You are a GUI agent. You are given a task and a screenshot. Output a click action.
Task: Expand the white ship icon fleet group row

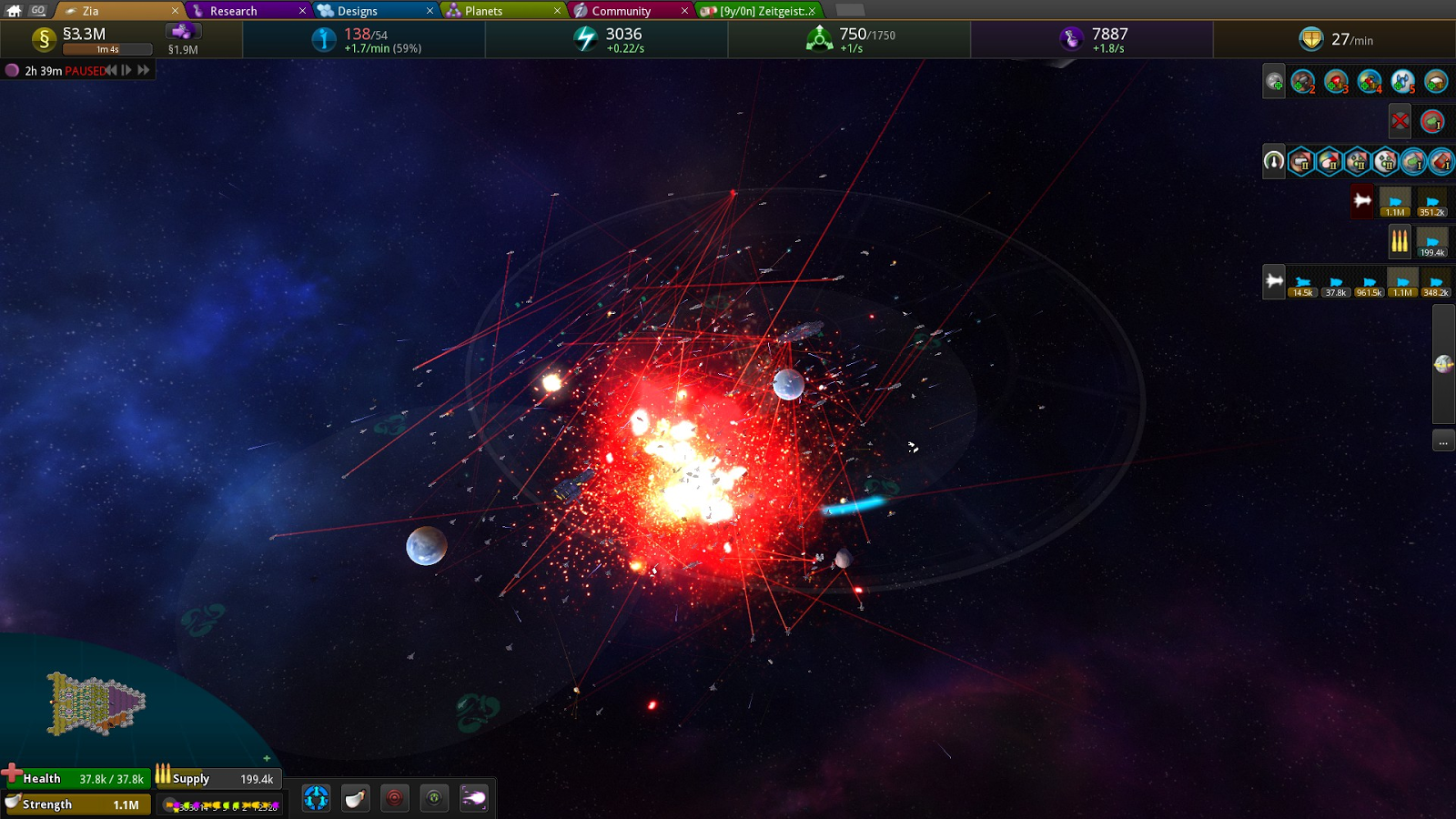coord(1272,282)
